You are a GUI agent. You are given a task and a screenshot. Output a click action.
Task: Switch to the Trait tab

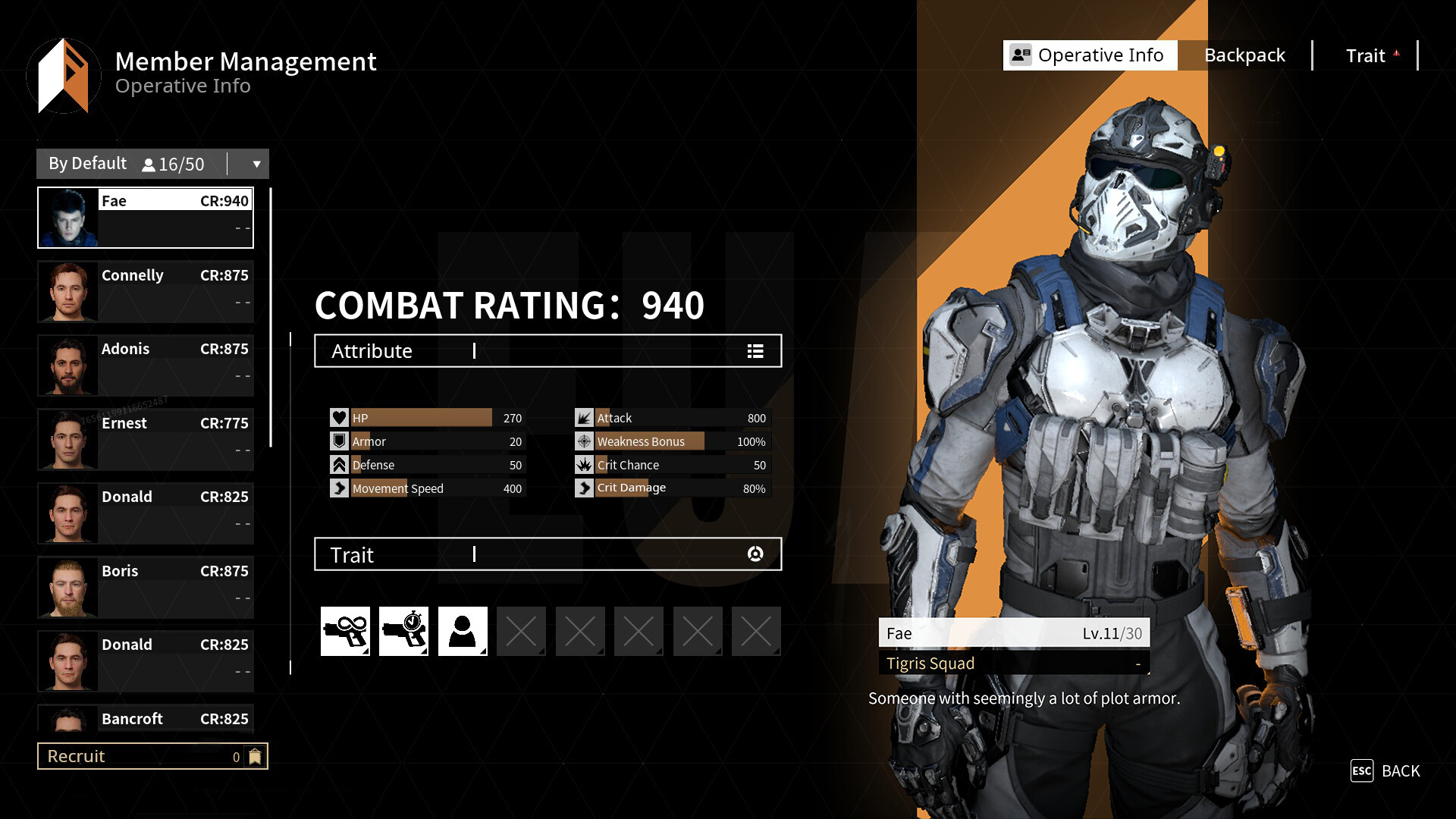[1366, 55]
